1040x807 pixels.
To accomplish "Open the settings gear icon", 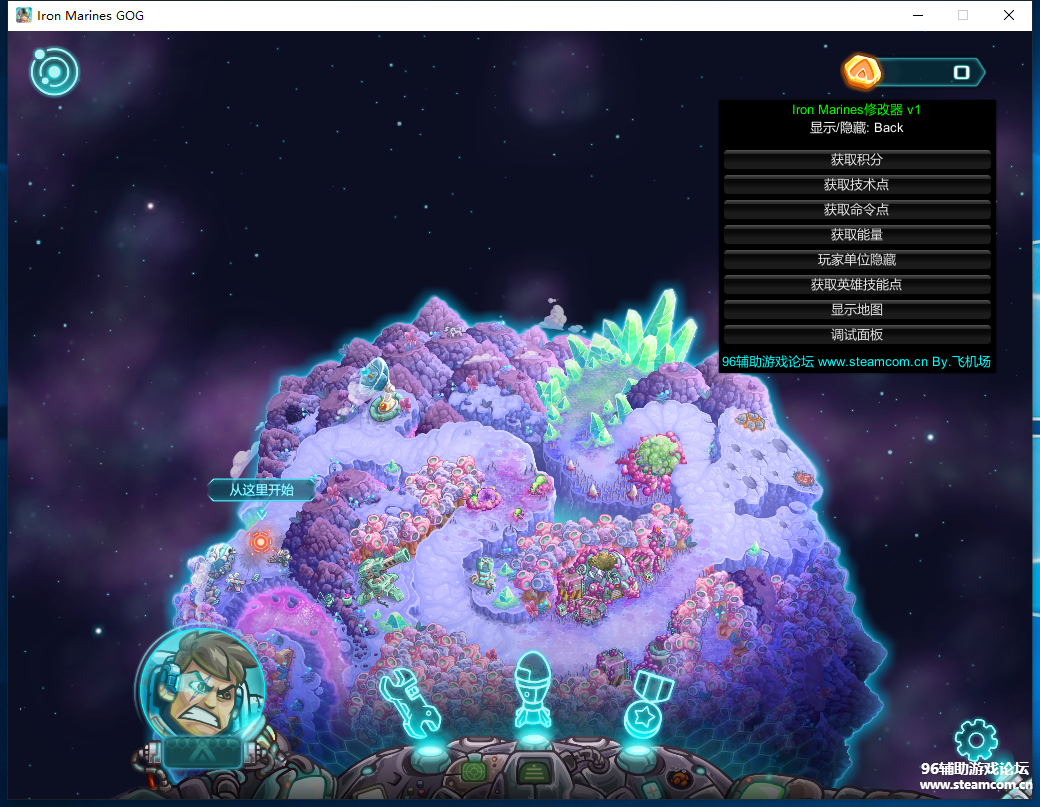I will [x=976, y=740].
